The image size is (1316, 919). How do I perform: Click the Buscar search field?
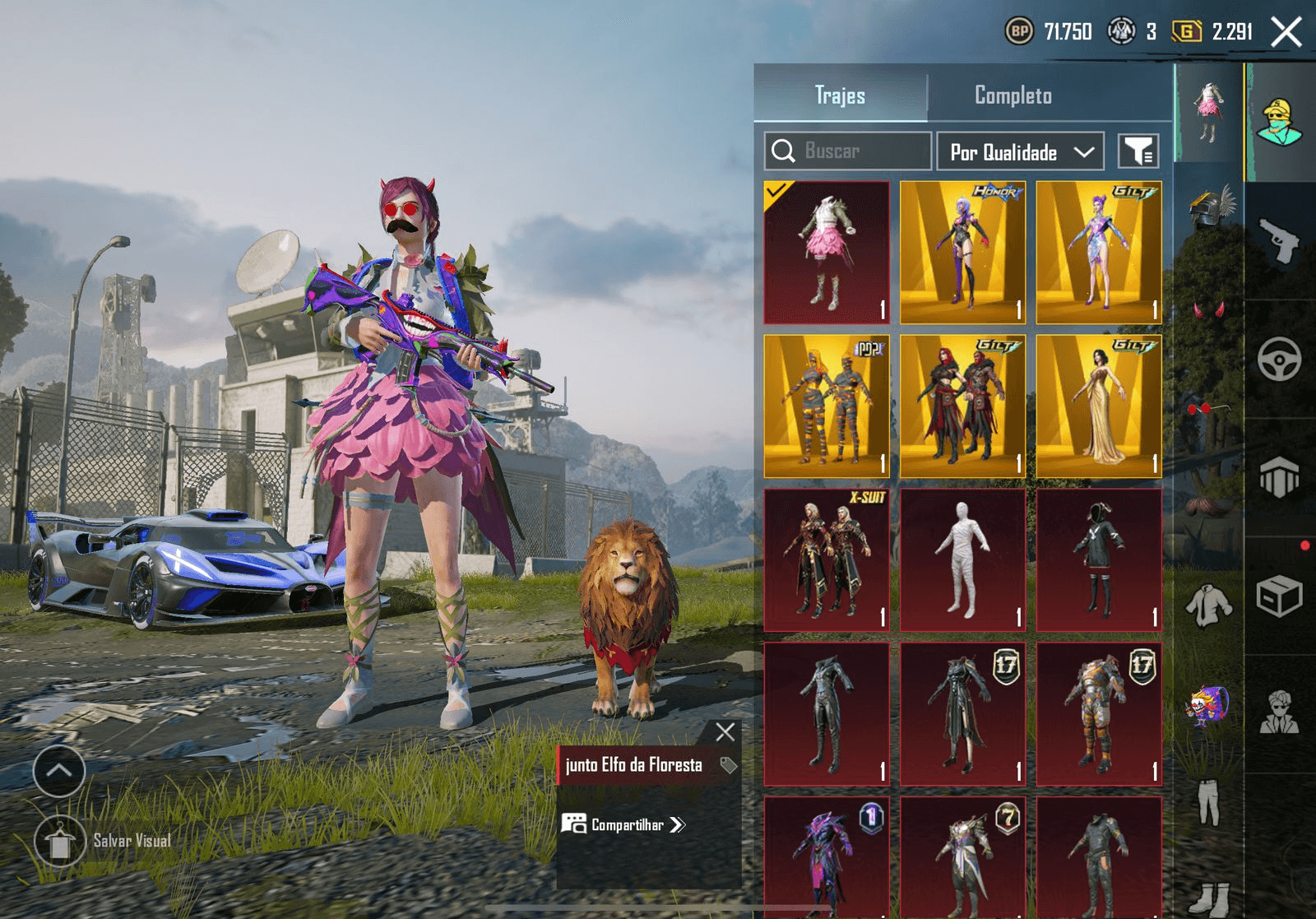(848, 151)
